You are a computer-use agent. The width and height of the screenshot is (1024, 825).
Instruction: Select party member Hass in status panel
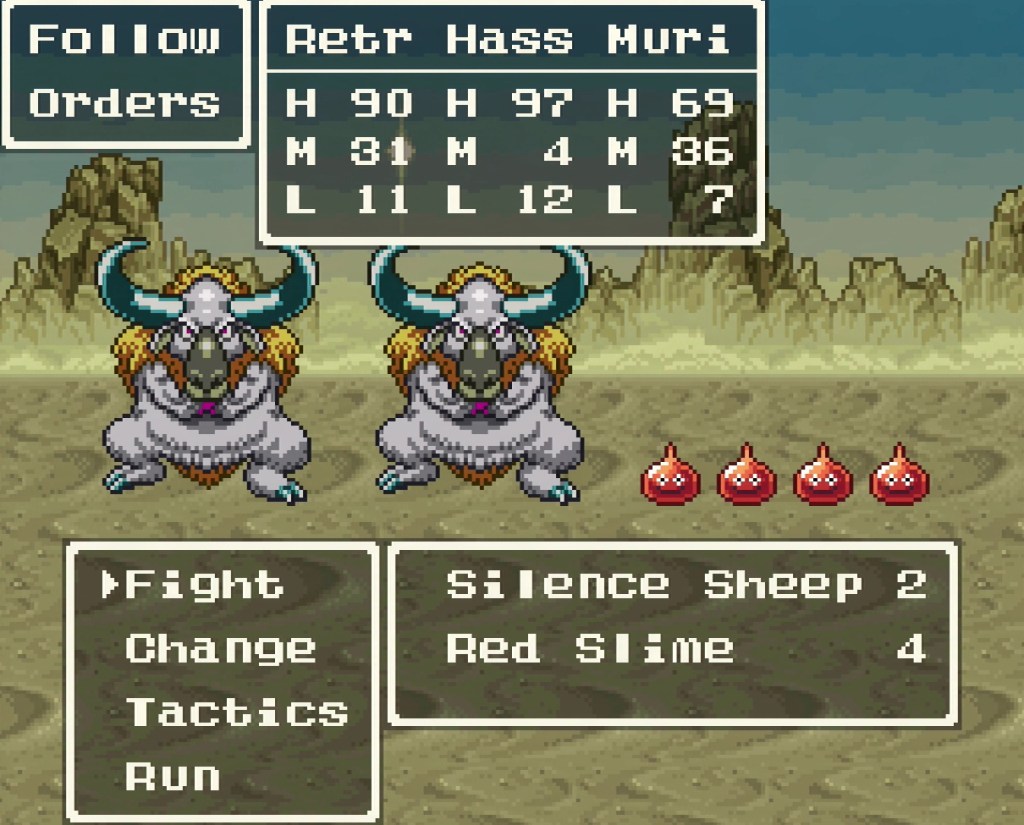coord(509,40)
